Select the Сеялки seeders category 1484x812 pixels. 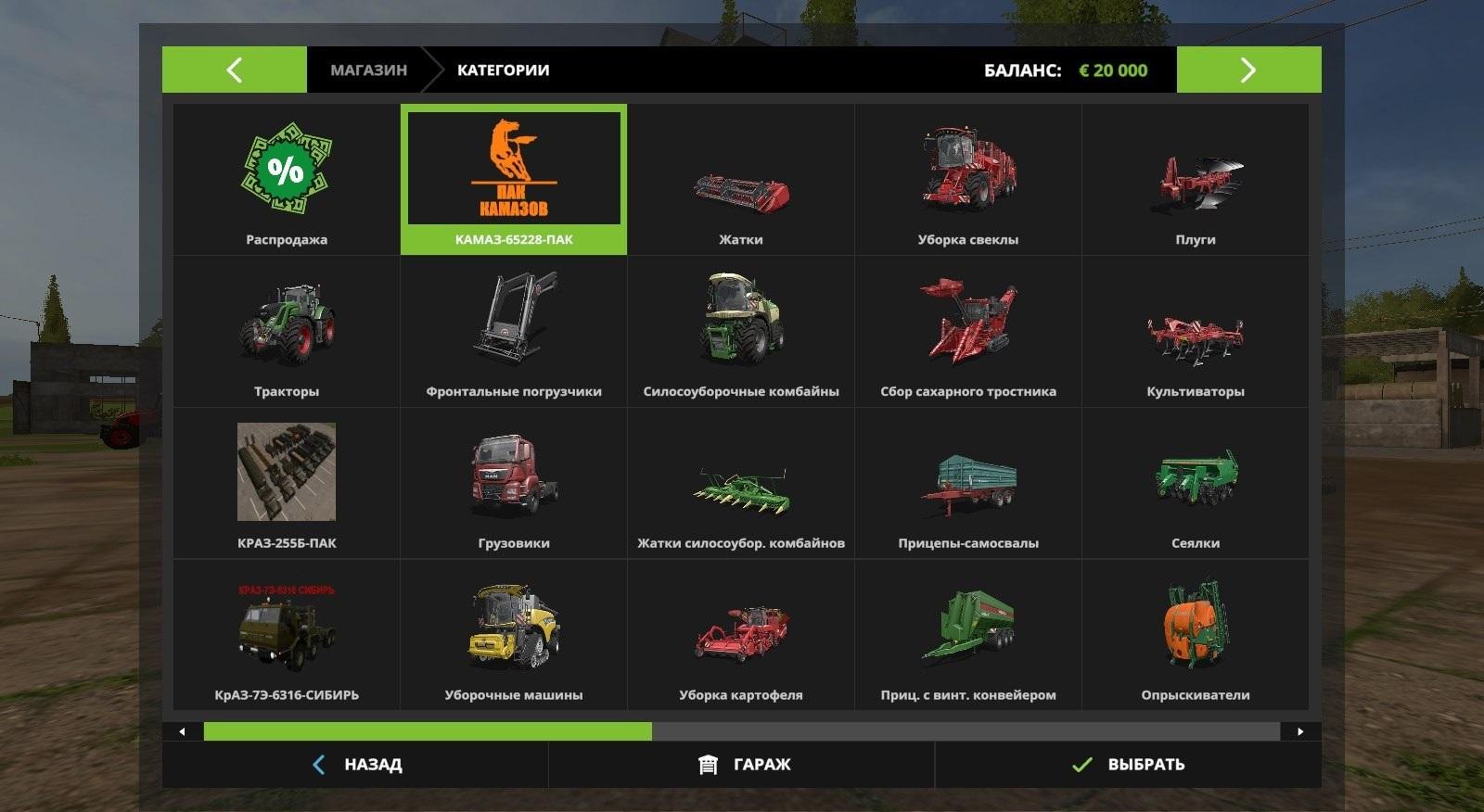[x=1196, y=484]
